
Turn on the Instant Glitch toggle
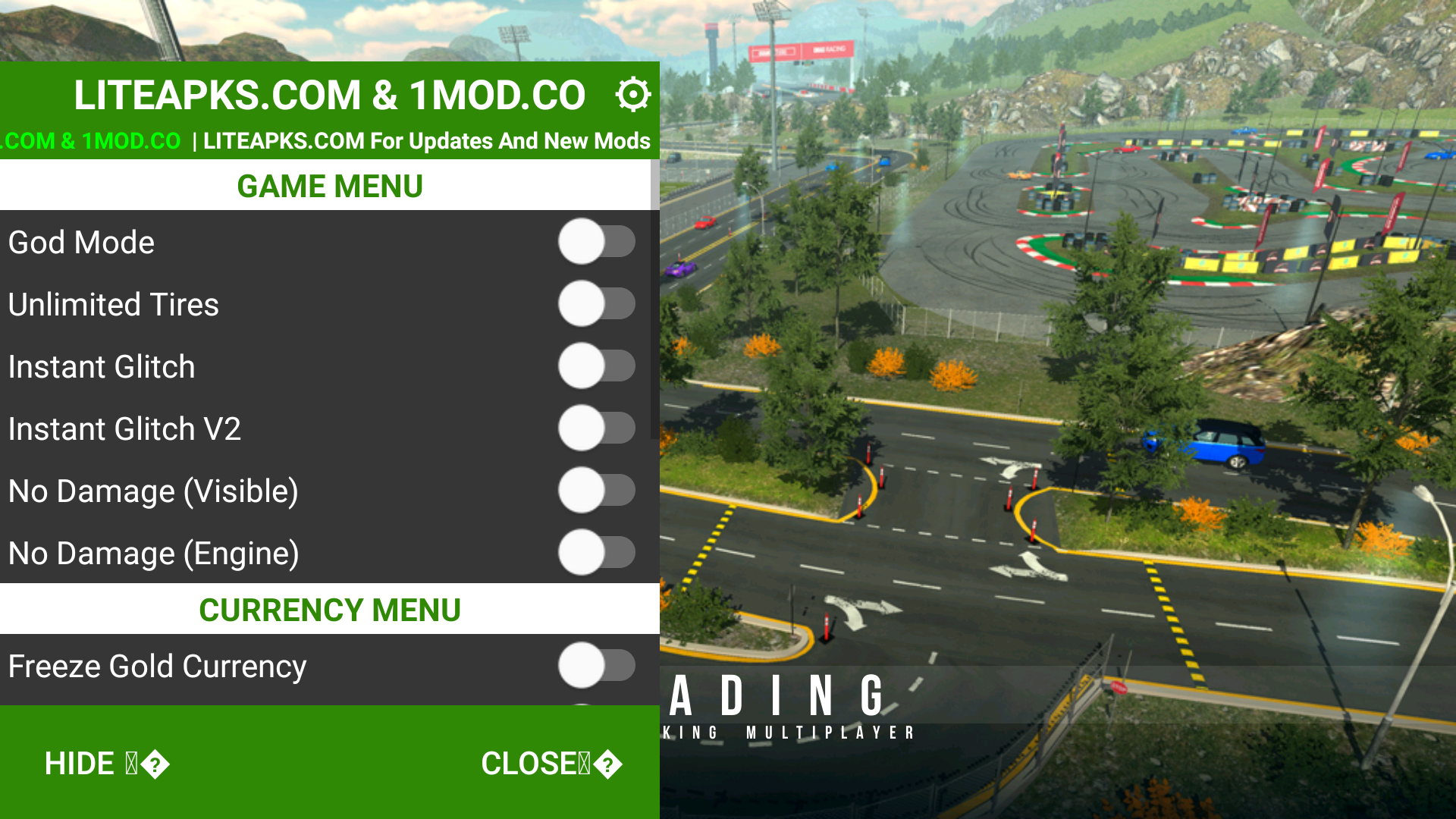click(597, 366)
